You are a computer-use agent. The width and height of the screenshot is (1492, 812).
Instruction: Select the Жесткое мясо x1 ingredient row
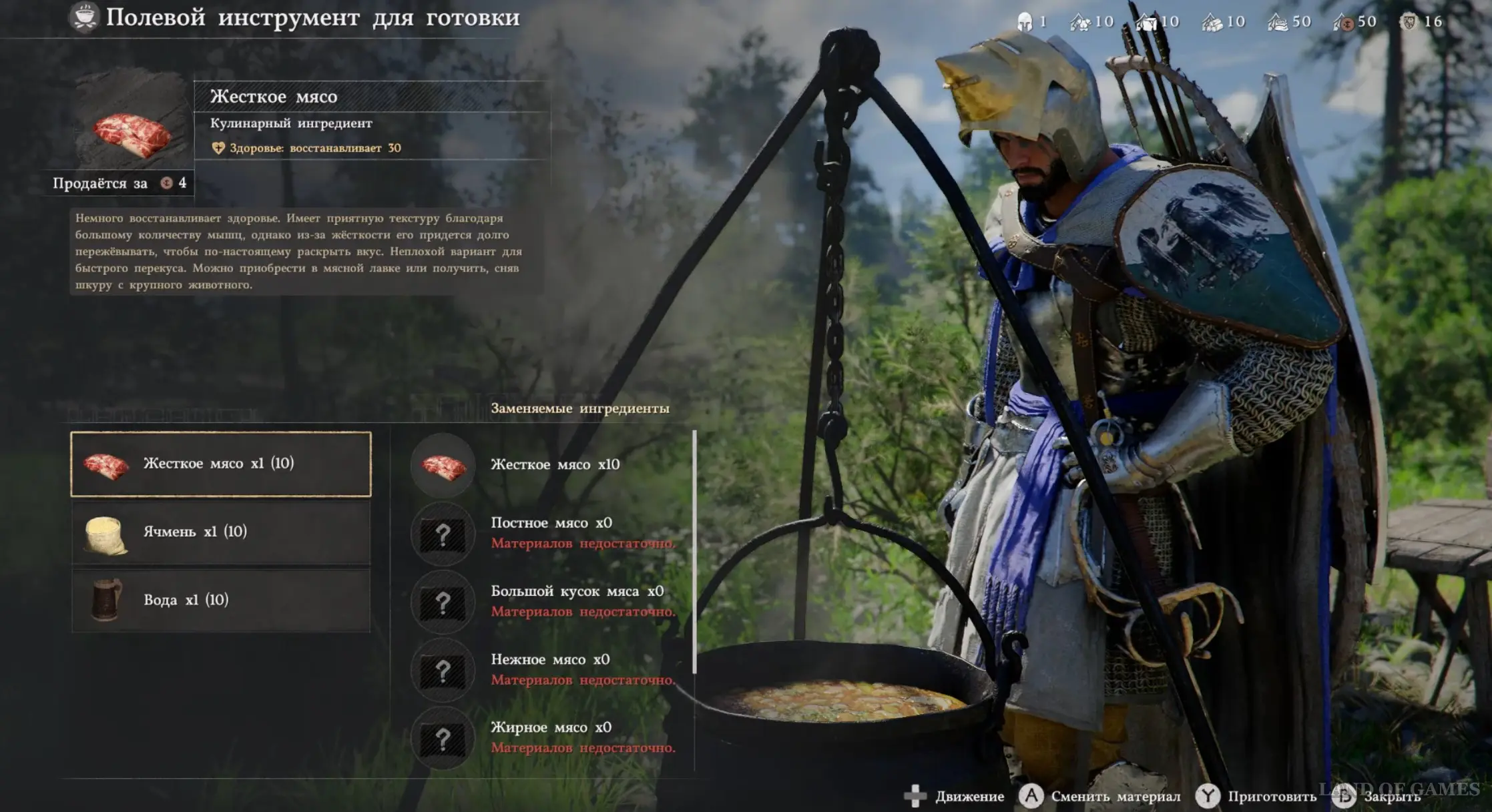220,464
